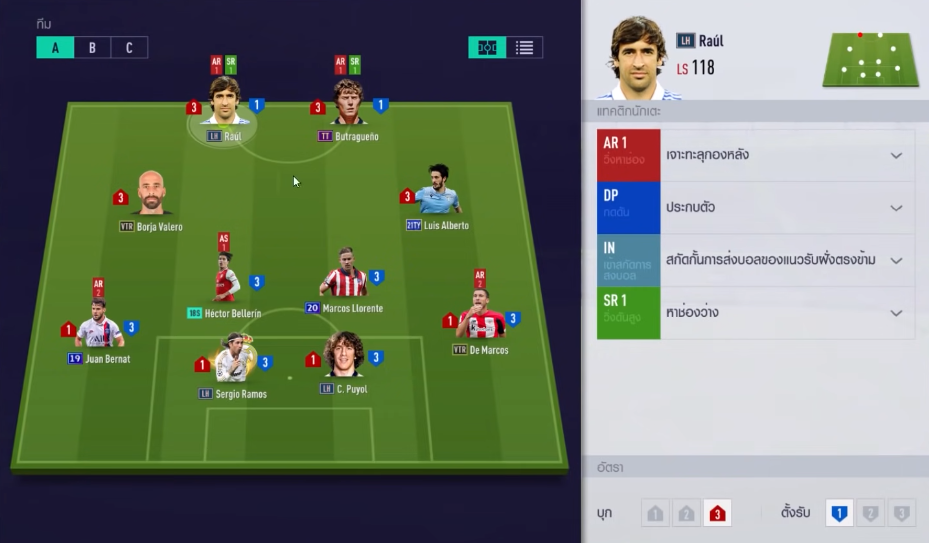This screenshot has height=543, width=929.
Task: Switch to team tab A
Action: click(x=55, y=47)
